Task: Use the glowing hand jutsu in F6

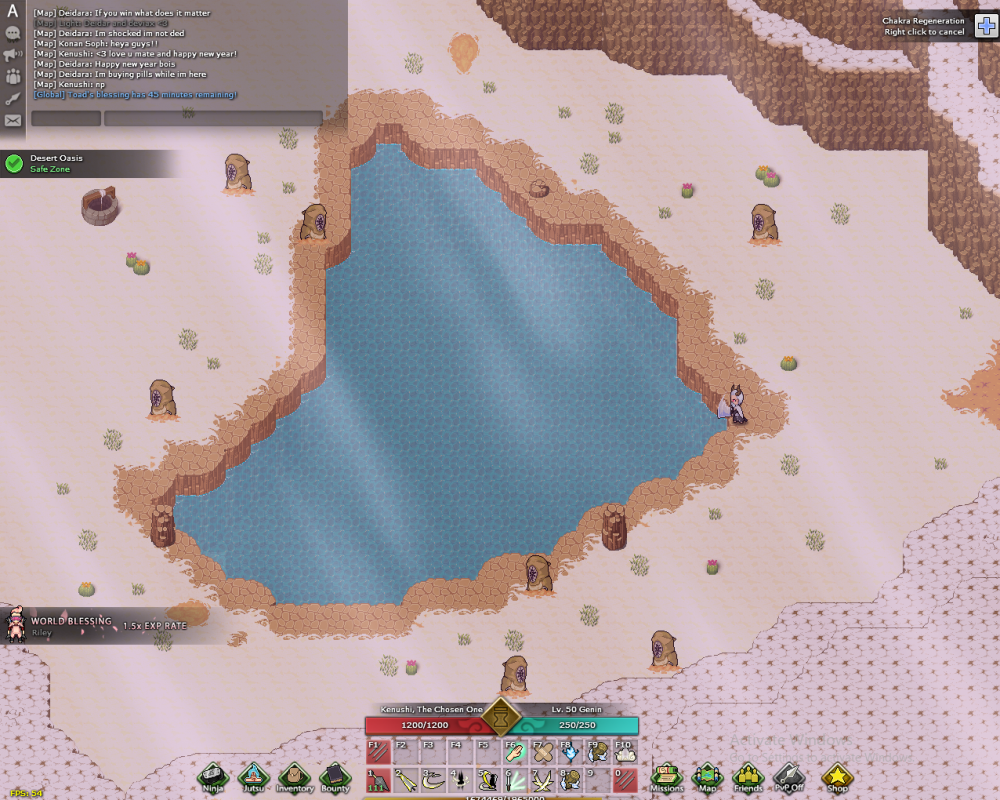Action: tap(515, 752)
